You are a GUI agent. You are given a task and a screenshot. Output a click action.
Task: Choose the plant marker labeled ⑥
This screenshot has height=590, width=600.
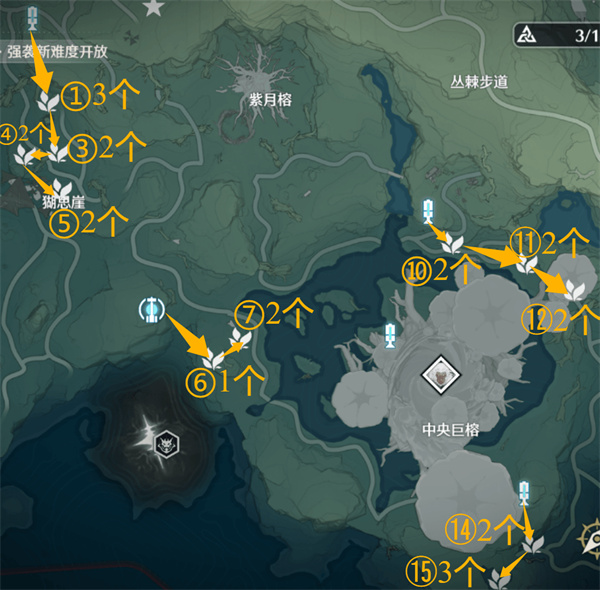point(213,358)
